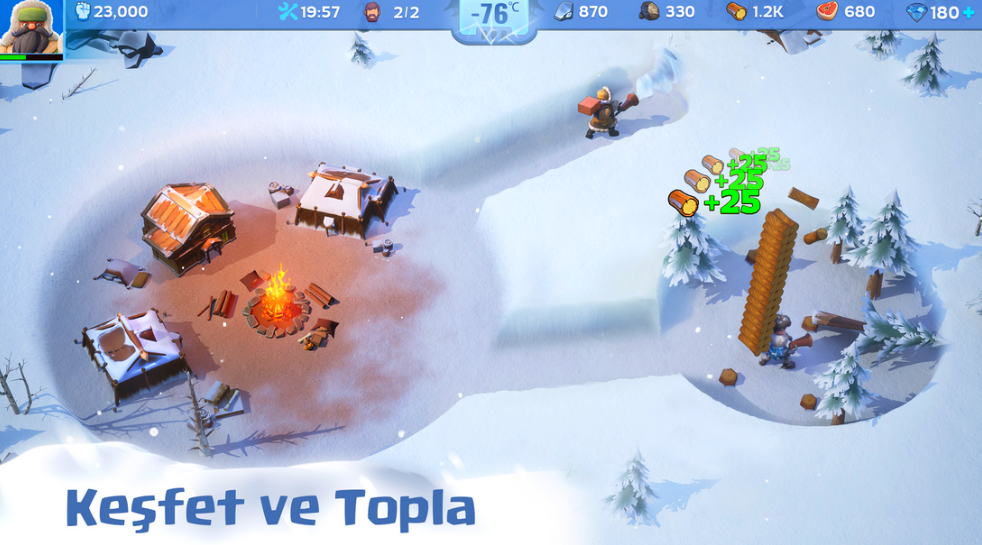Open the bearded chief avatar profile
The height and width of the screenshot is (545, 982).
coord(31,28)
